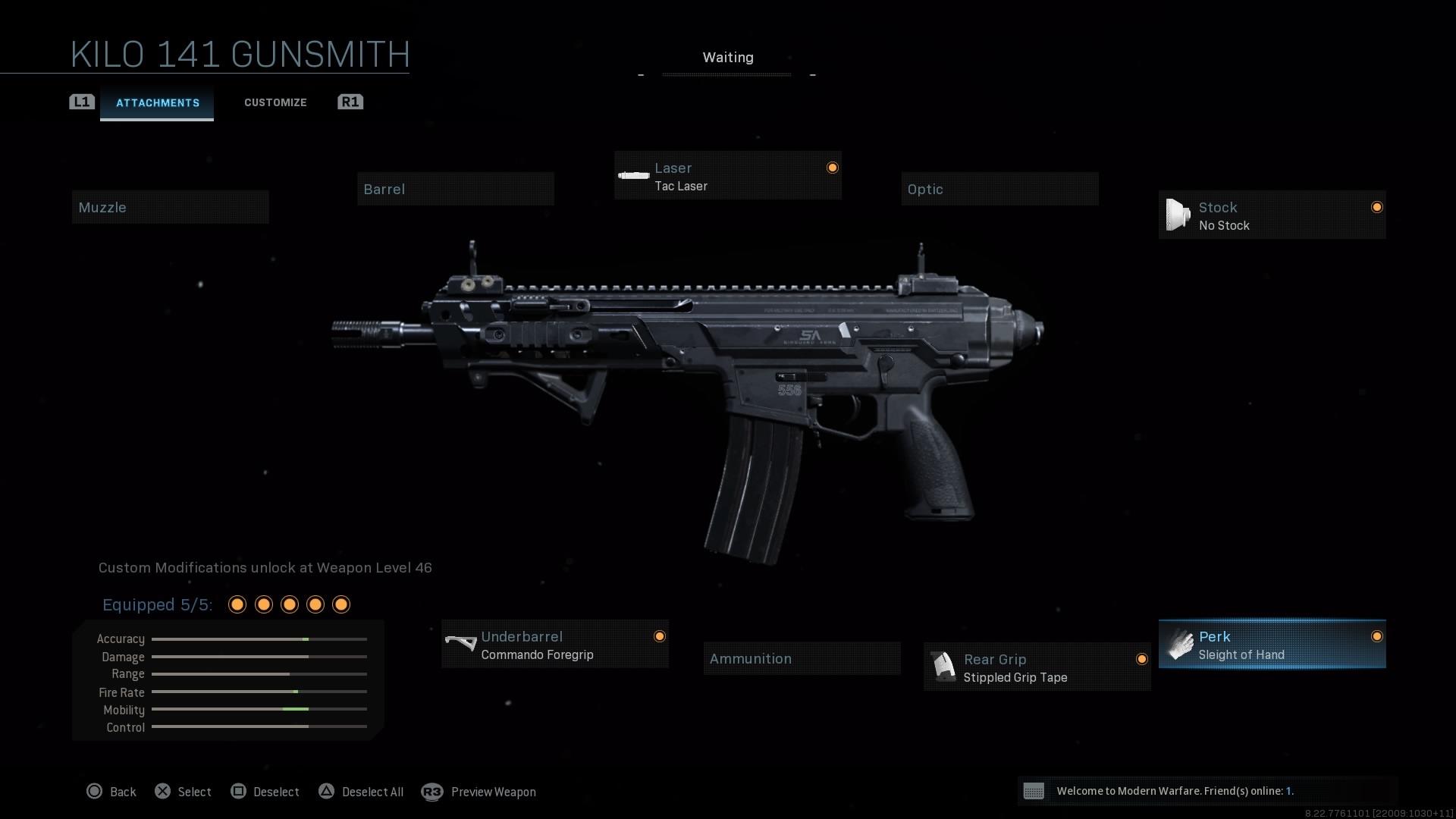This screenshot has height=819, width=1456.
Task: Click the Mobility stat bar
Action: [x=259, y=710]
